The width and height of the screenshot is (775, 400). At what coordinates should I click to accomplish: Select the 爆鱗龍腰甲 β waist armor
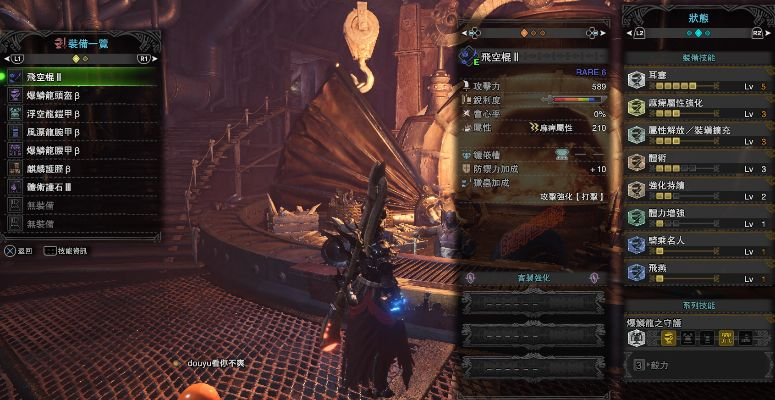(x=80, y=150)
